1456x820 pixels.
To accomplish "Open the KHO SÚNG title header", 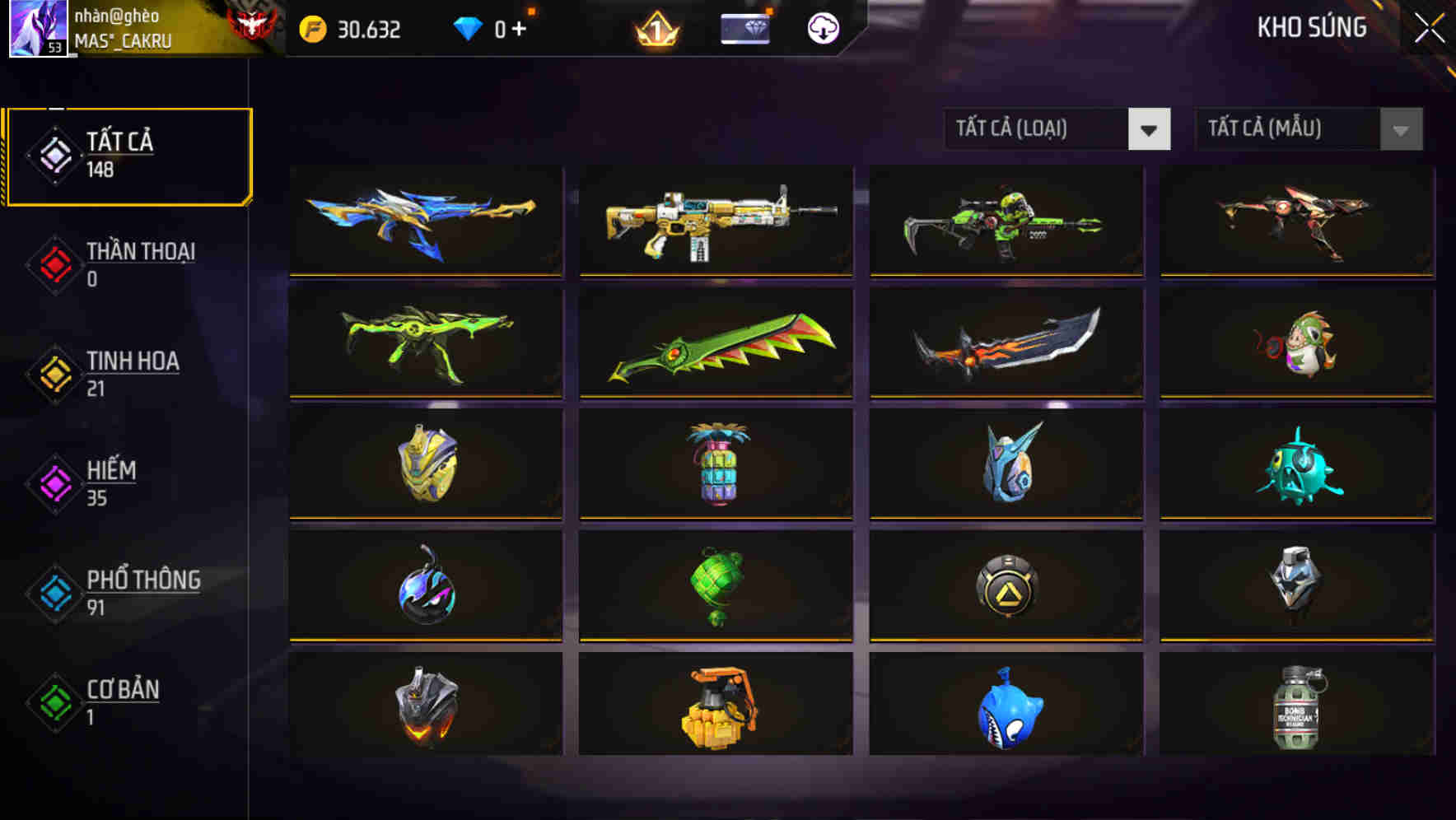I will pyautogui.click(x=1312, y=28).
